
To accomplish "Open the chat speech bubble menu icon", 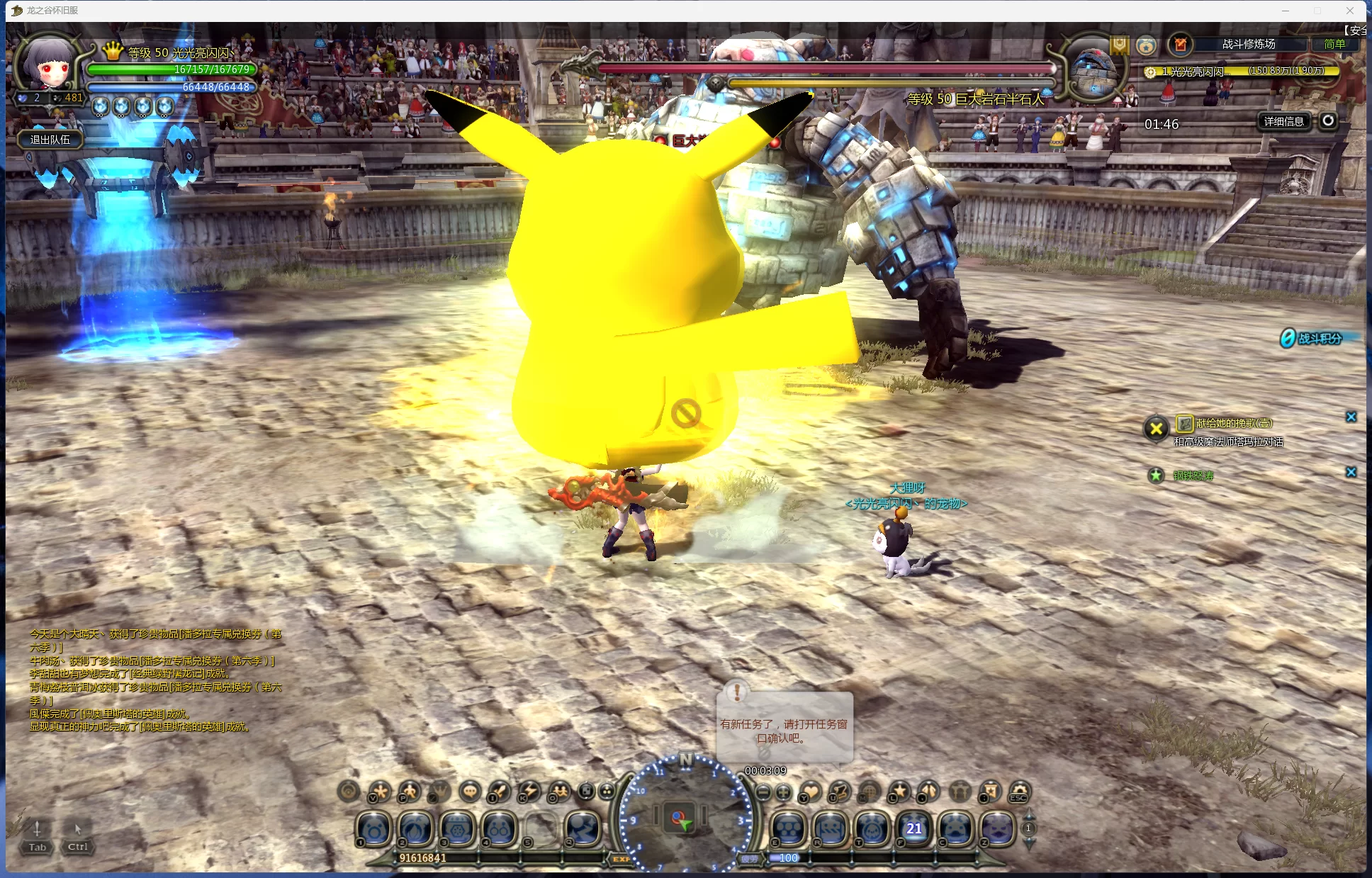I will [470, 791].
